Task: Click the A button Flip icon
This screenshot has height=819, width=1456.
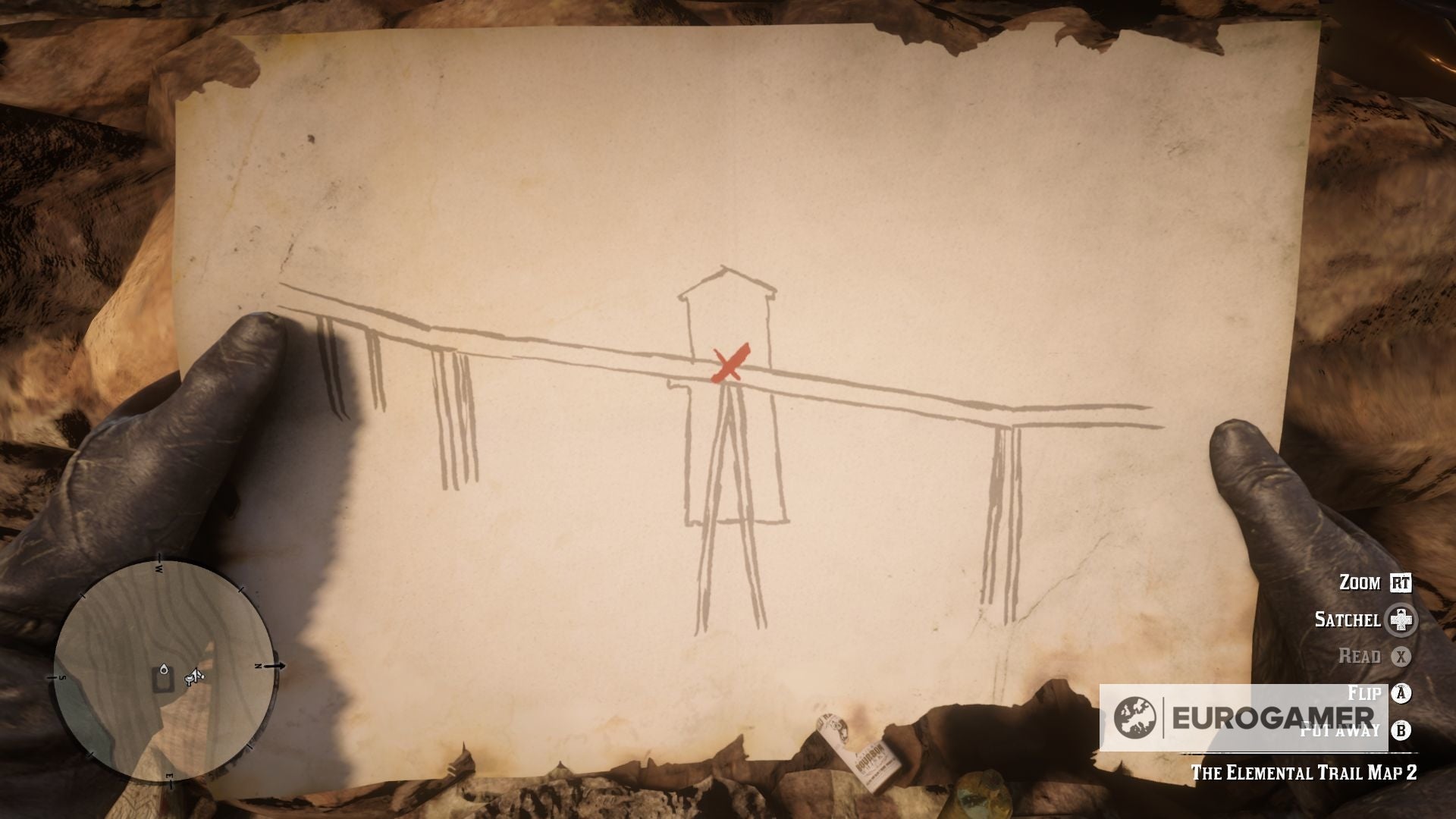Action: [1400, 692]
